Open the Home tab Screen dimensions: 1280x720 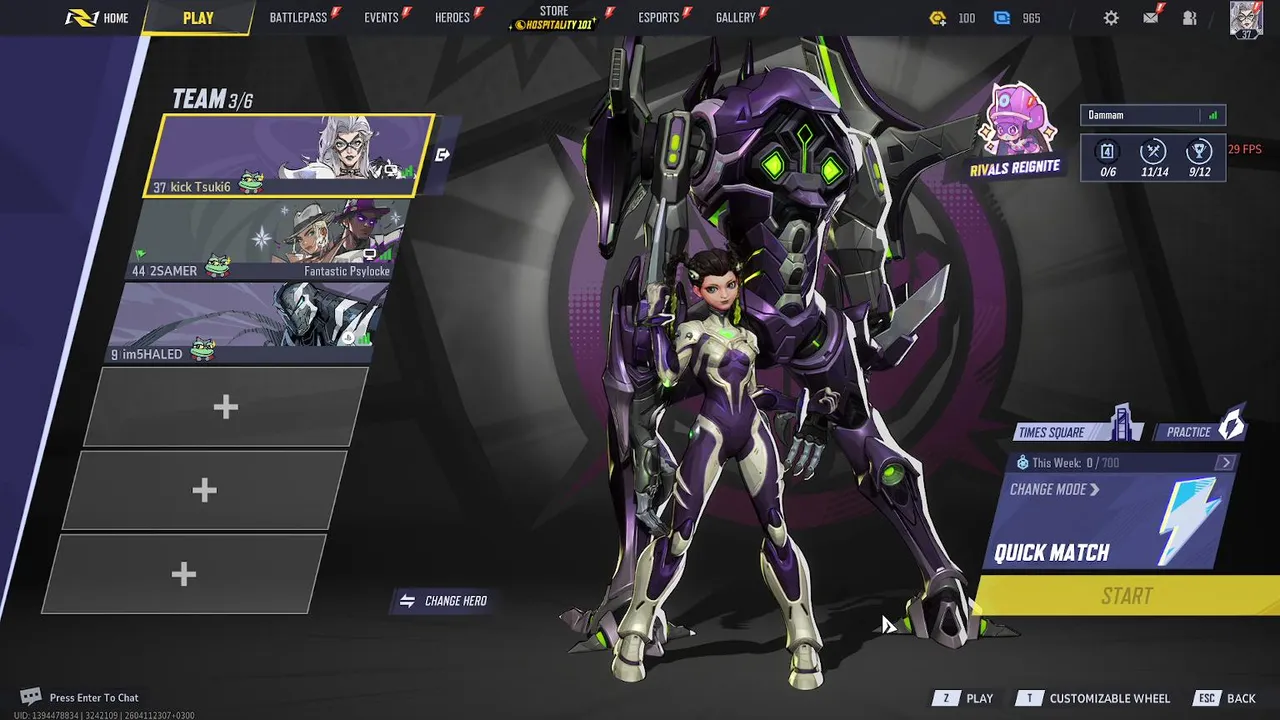[x=98, y=18]
